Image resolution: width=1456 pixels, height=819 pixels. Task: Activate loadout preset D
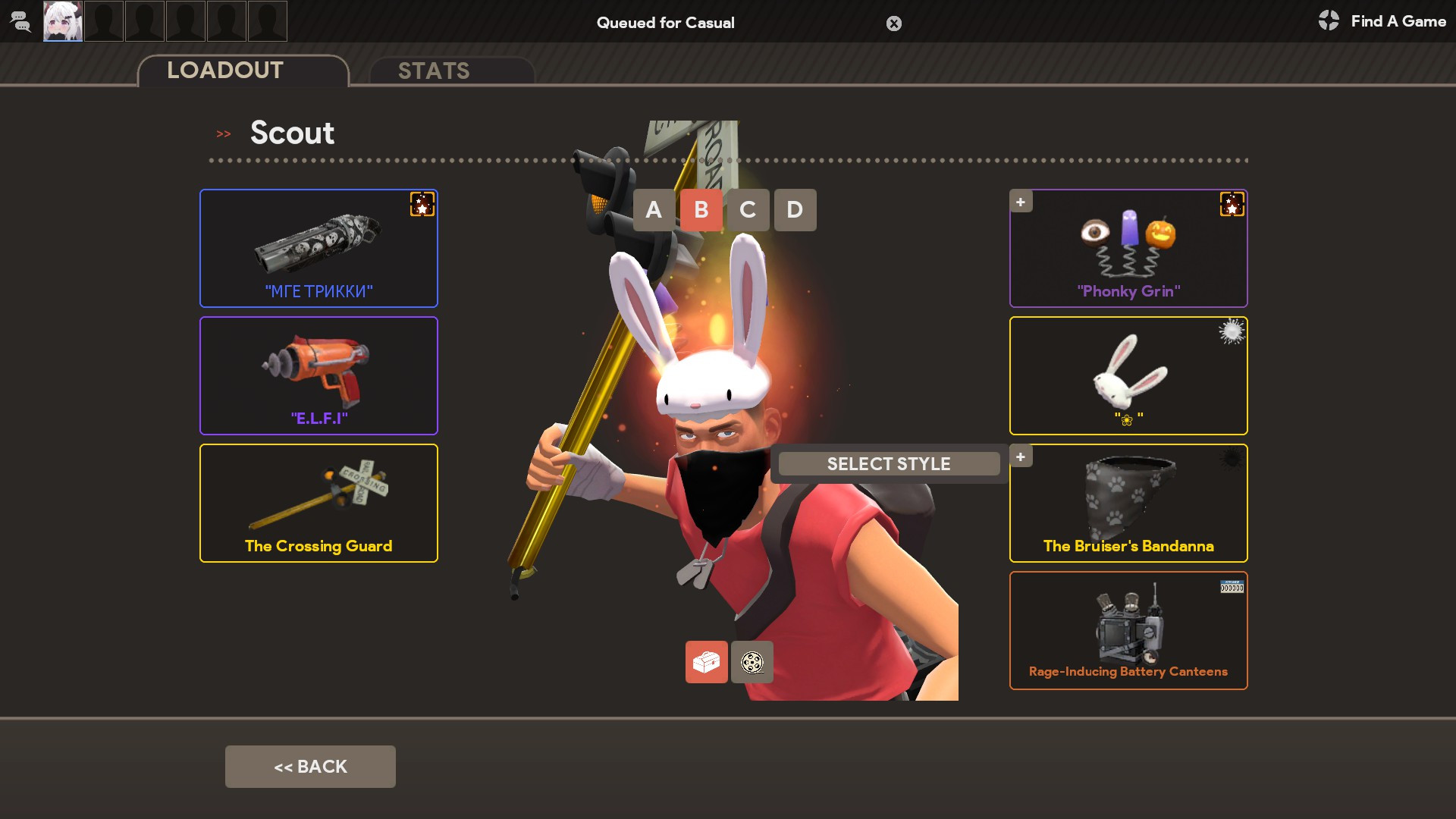795,210
